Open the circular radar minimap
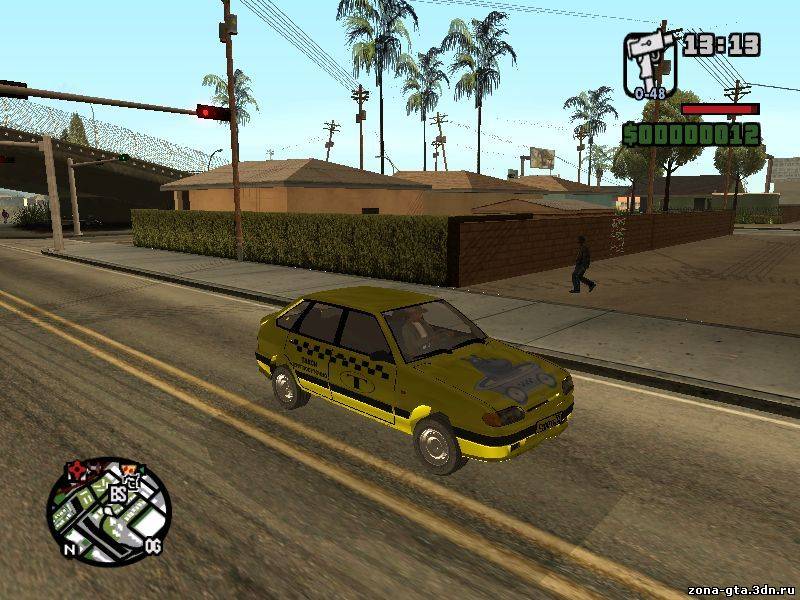 pos(108,511)
